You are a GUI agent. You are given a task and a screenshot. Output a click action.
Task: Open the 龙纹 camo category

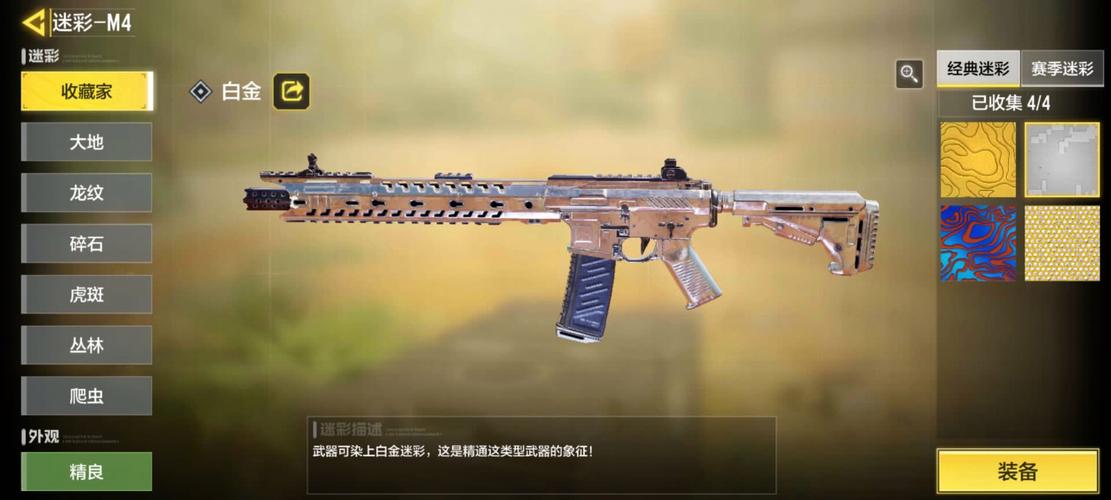[87, 193]
